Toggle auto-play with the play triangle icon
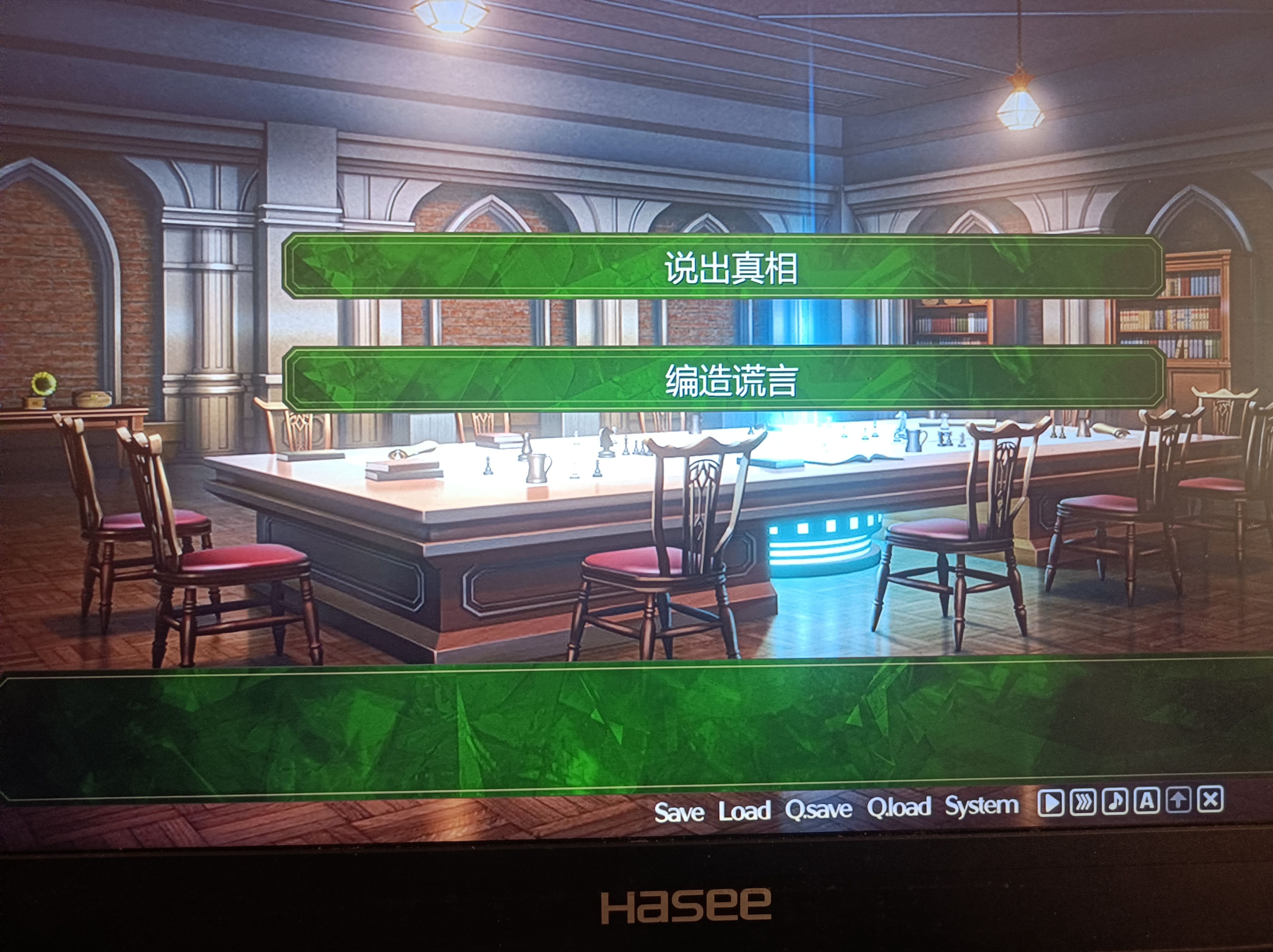This screenshot has height=952, width=1273. pyautogui.click(x=1051, y=802)
